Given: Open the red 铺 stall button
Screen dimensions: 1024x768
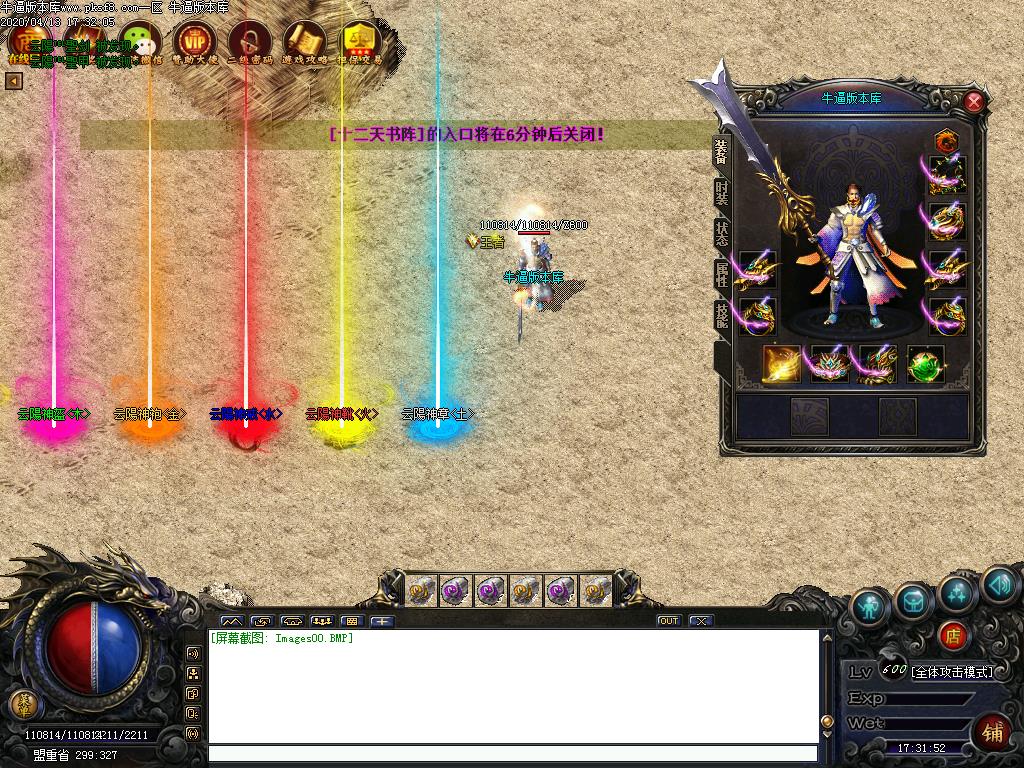Looking at the screenshot, I should click(x=994, y=732).
